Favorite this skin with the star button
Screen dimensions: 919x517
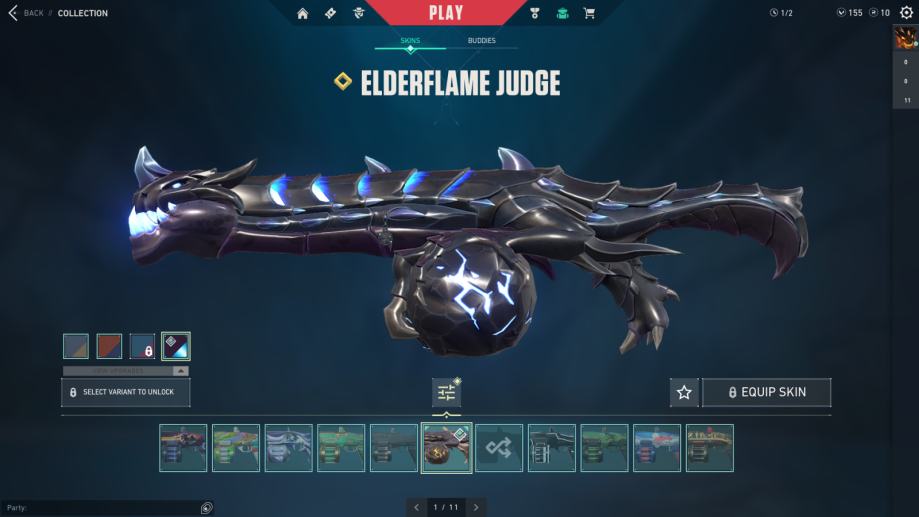point(684,392)
